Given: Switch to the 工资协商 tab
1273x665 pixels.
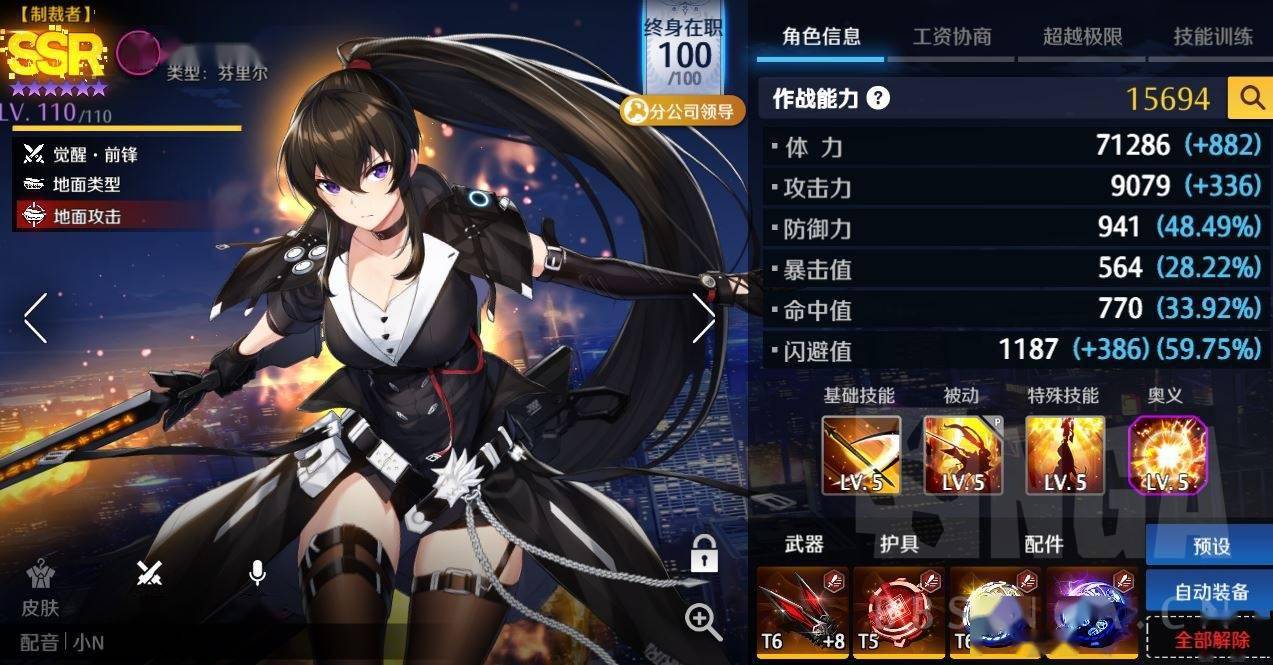Looking at the screenshot, I should [x=951, y=37].
